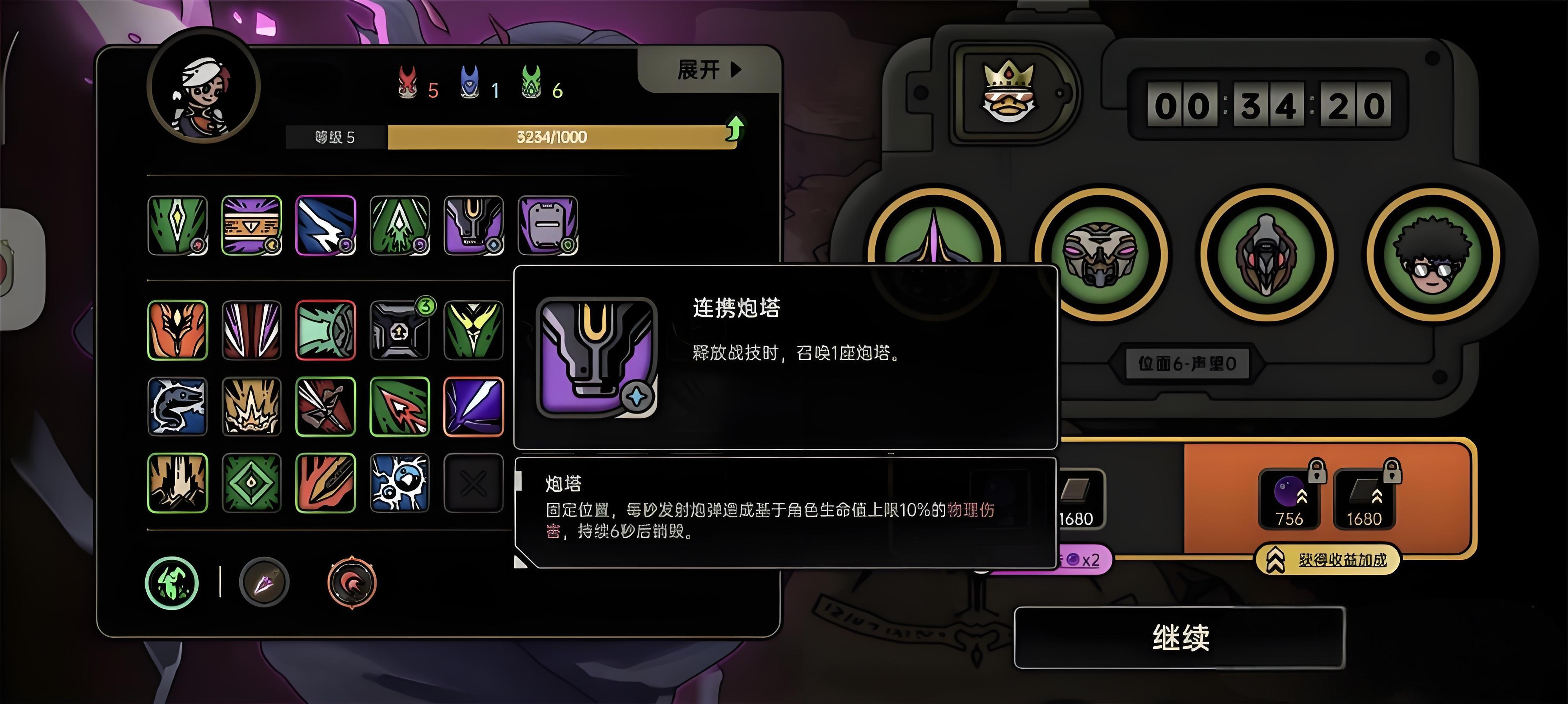The height and width of the screenshot is (704, 1568).
Task: Select the 连携炮塔 turret skill in the top row
Action: coord(474,225)
